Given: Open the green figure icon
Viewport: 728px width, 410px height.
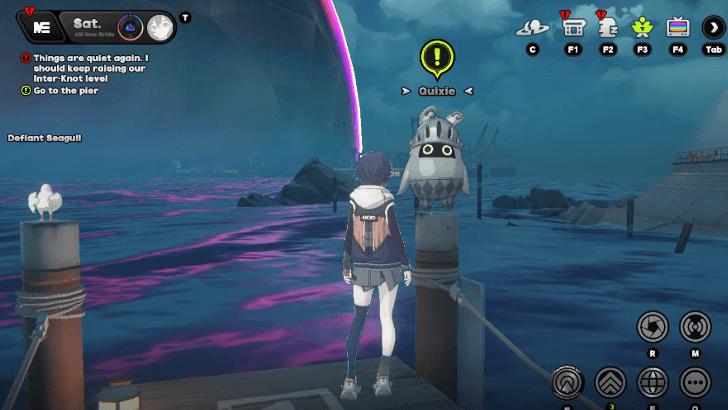Looking at the screenshot, I should point(642,27).
